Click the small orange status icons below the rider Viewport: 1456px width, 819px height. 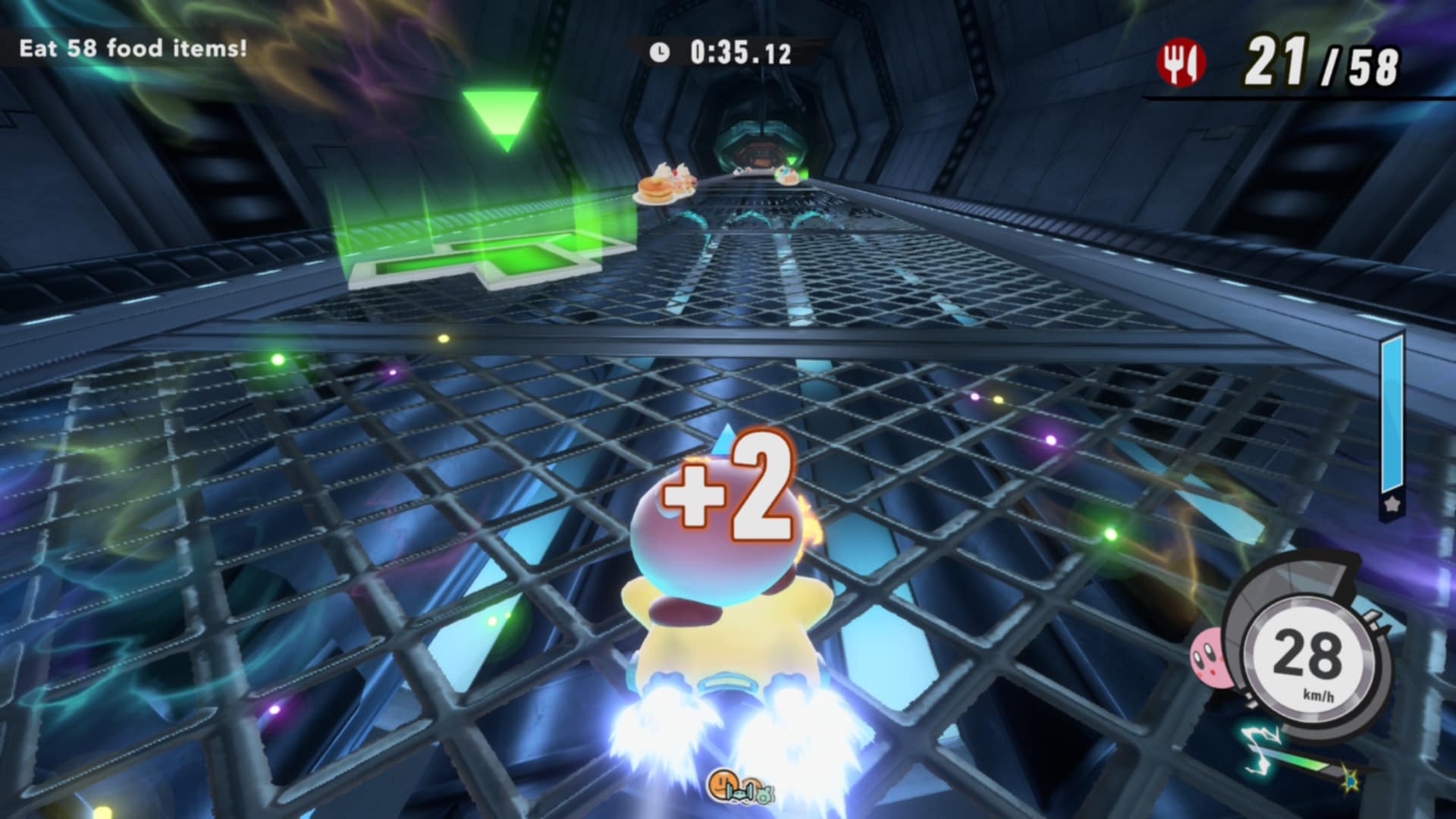(x=735, y=788)
